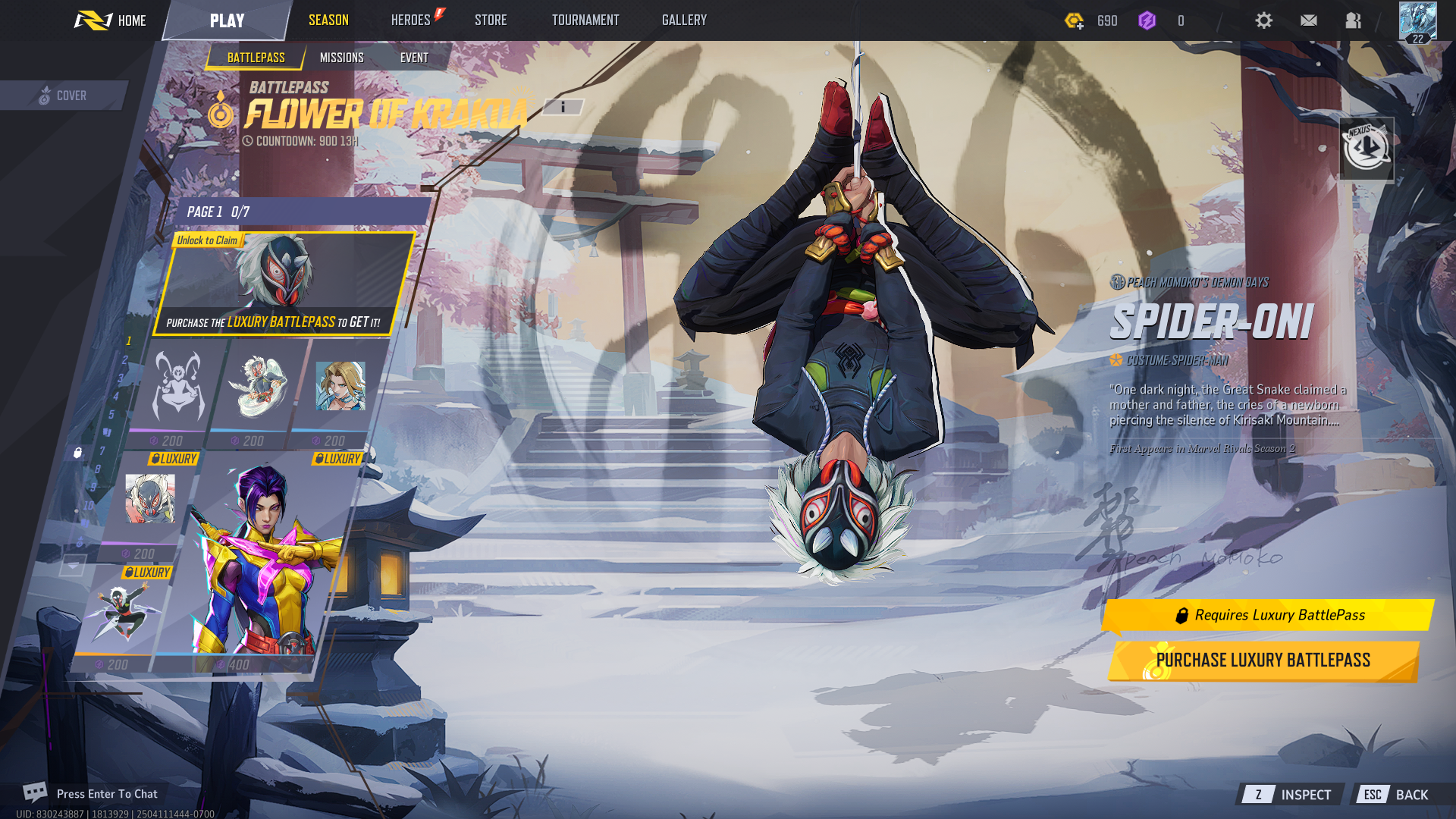Purchase the Luxury Battlepass
The image size is (1456, 819).
tap(1263, 661)
